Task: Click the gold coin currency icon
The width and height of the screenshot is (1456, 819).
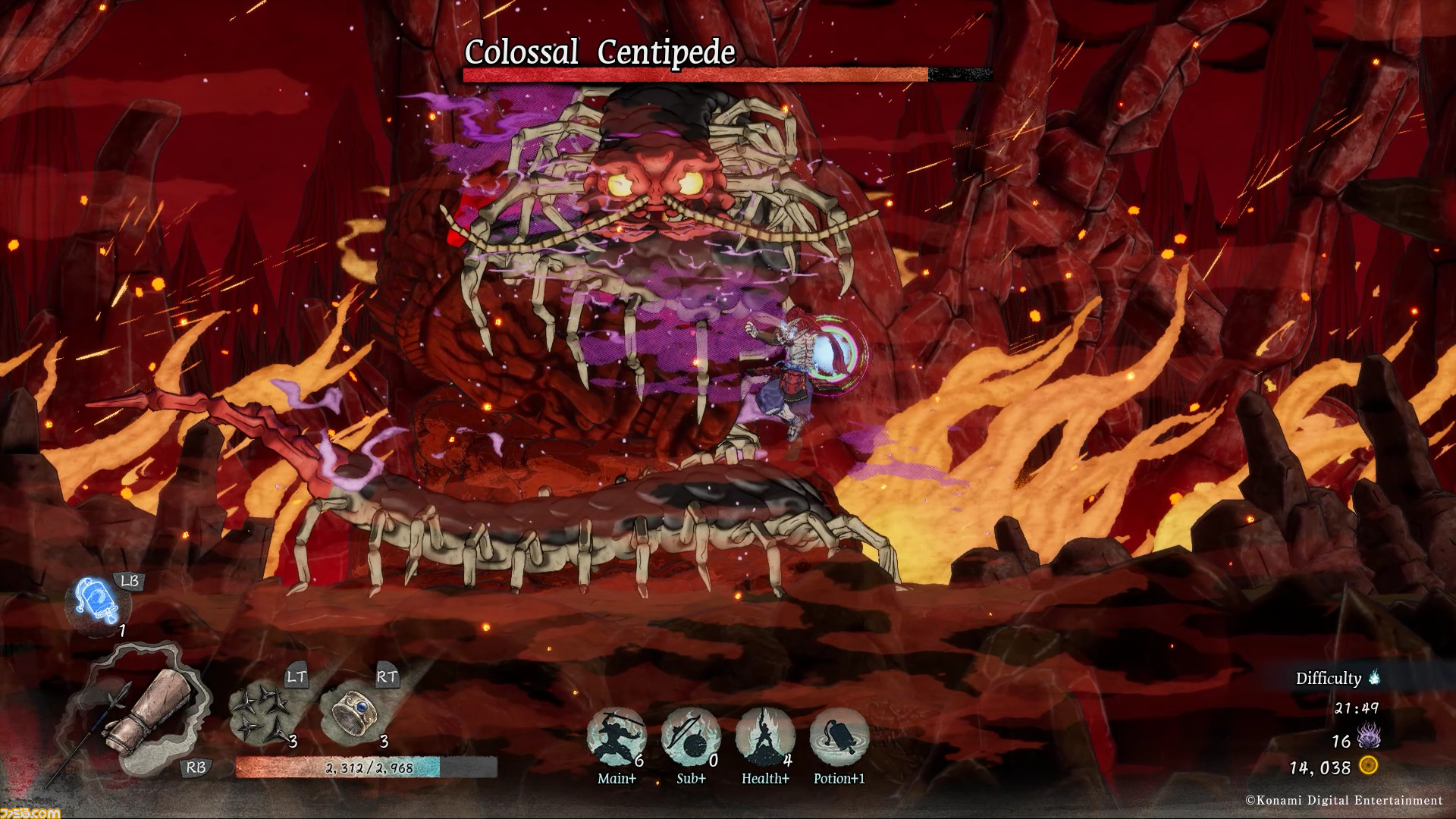Action: point(1369,766)
